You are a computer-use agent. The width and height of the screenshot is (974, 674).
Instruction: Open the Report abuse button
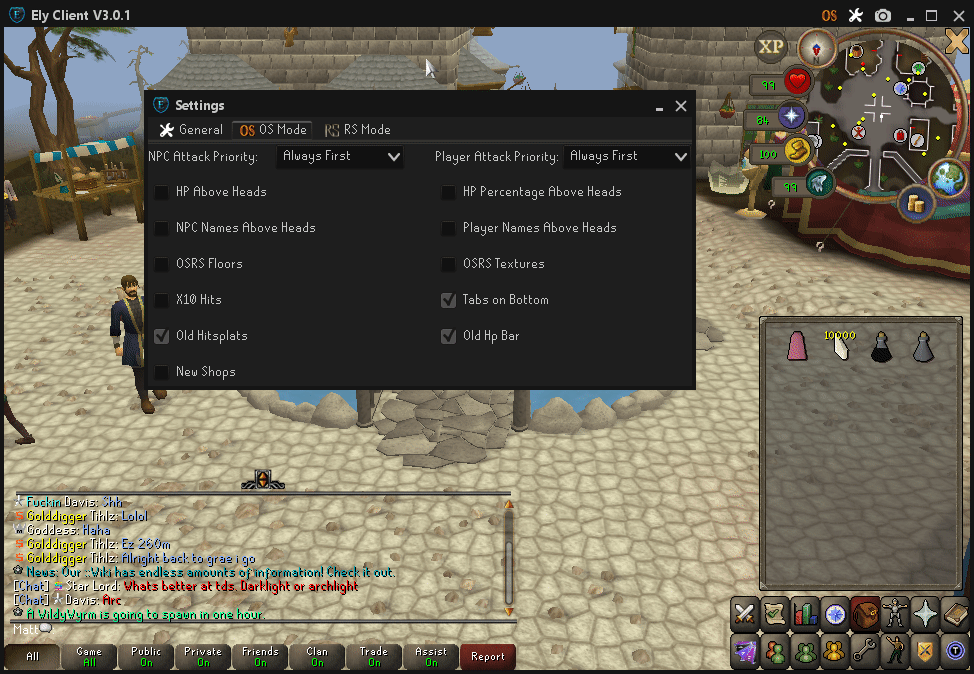(x=488, y=657)
